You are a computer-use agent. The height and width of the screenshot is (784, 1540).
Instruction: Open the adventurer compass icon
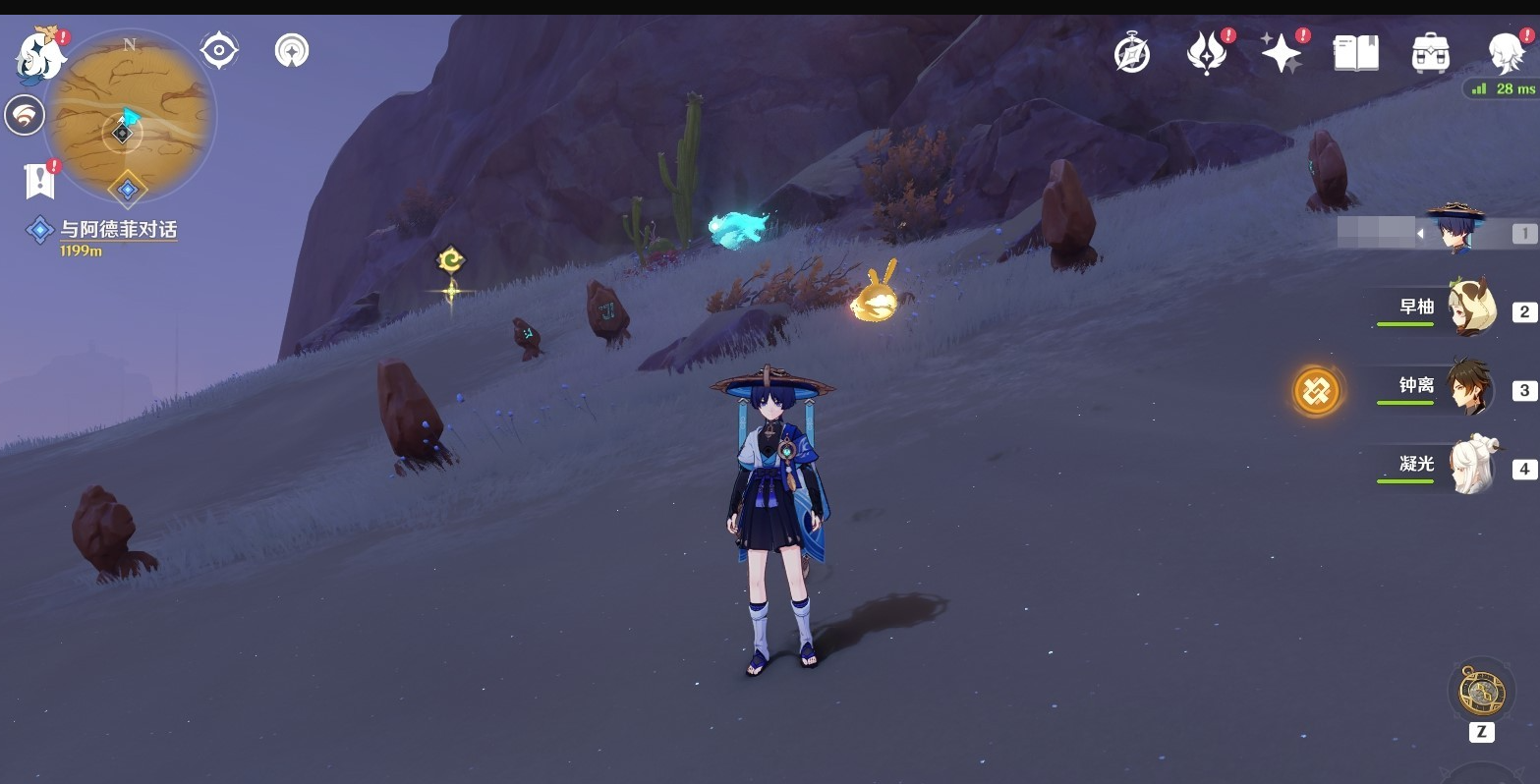[1132, 53]
